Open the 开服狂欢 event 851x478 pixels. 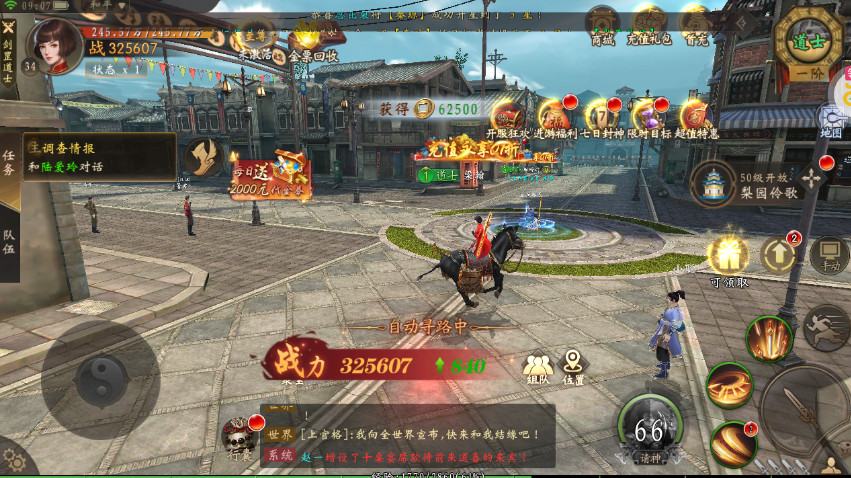click(x=507, y=117)
